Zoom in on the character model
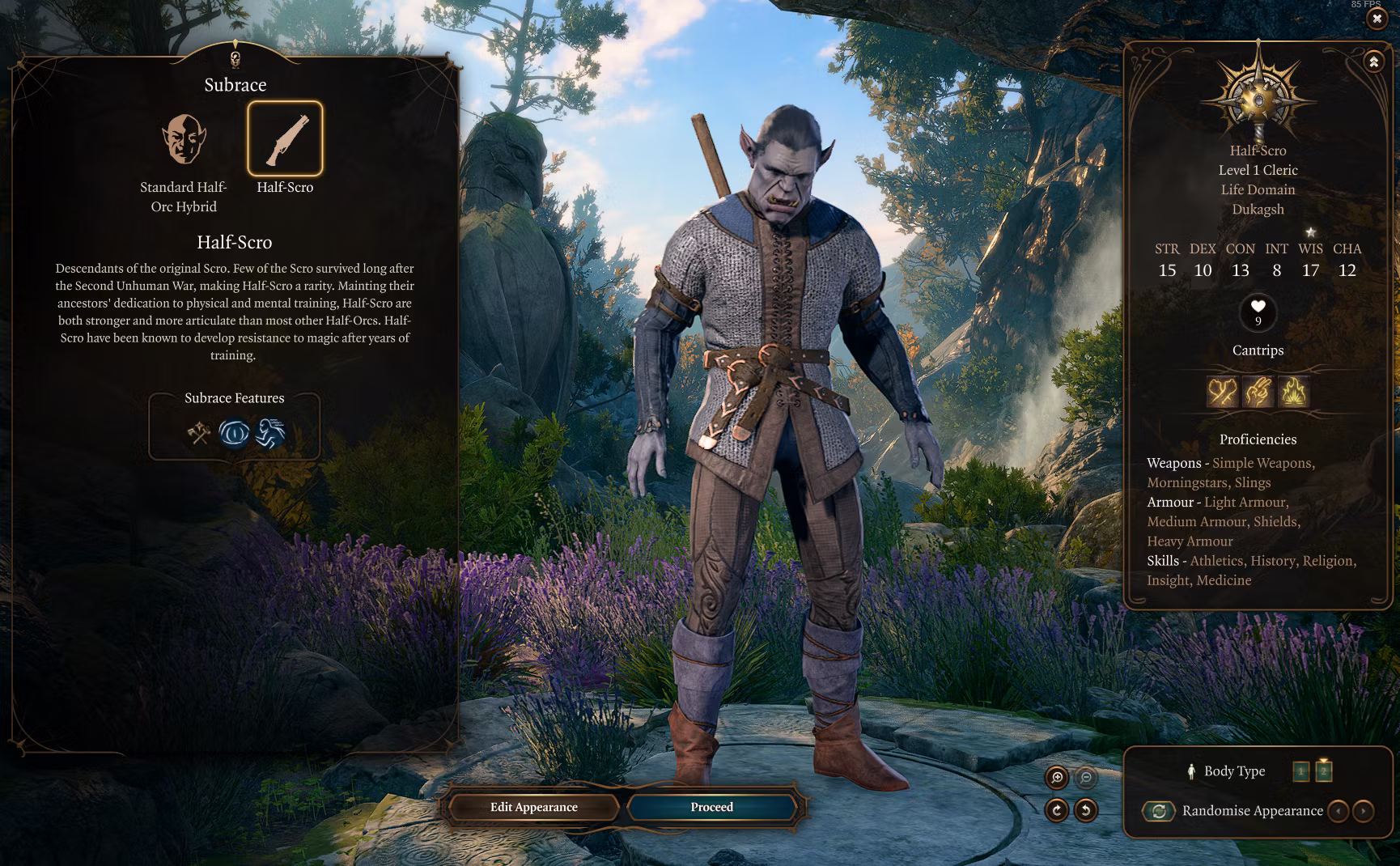The image size is (1400, 866). click(1057, 778)
